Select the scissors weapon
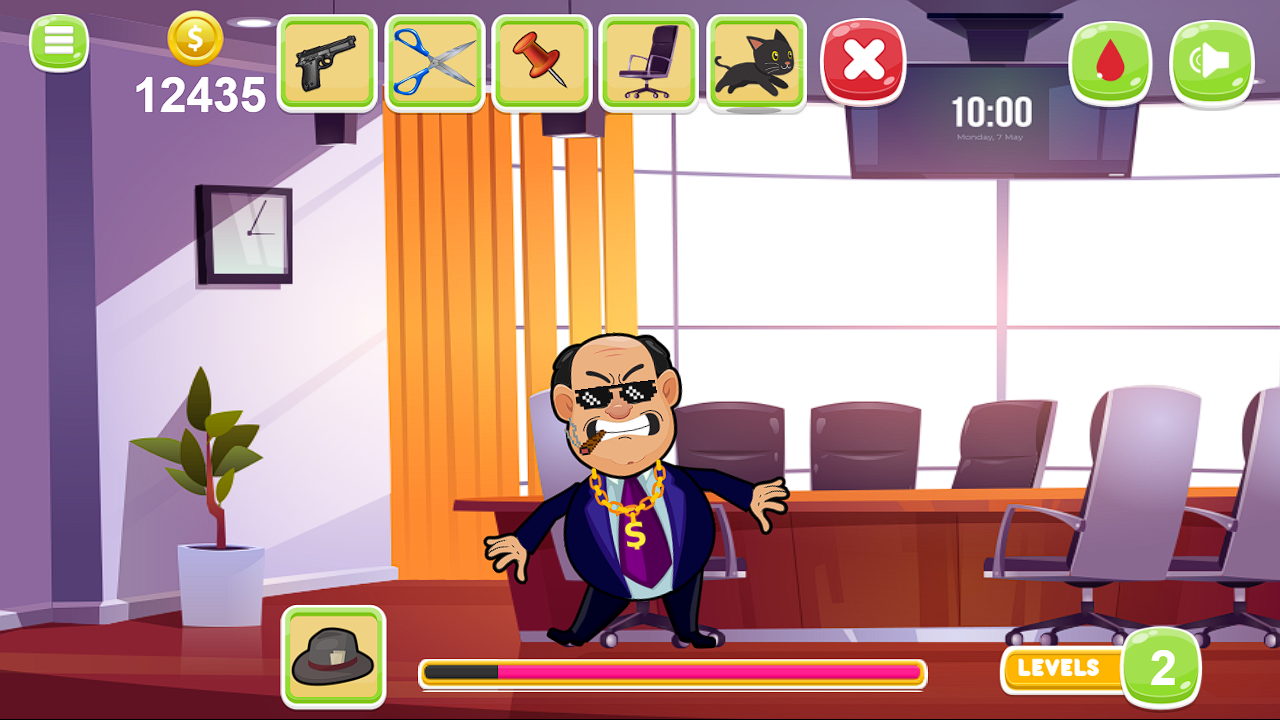Viewport: 1280px width, 720px height. pos(436,62)
